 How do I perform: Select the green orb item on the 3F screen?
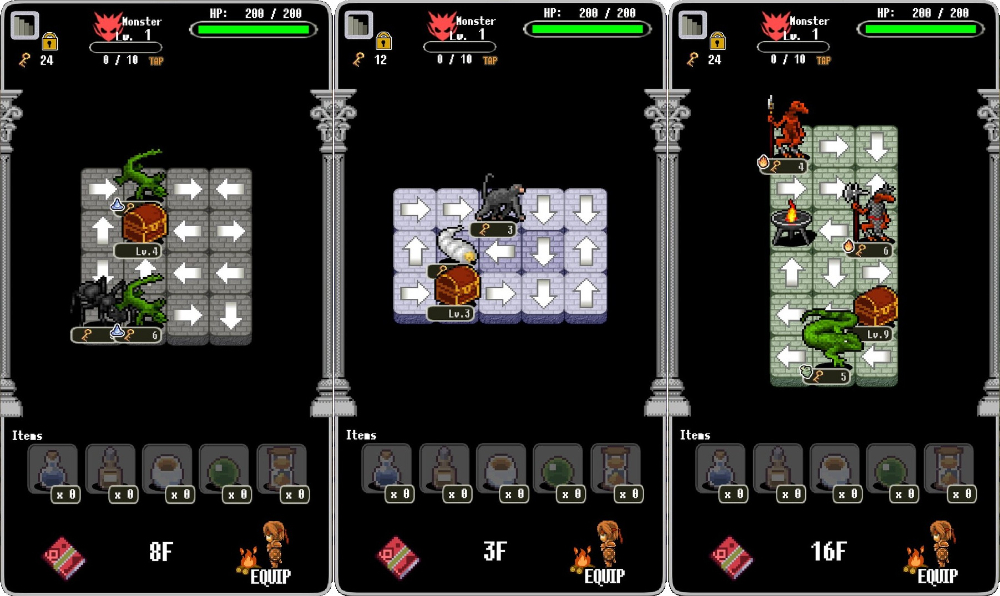pyautogui.click(x=558, y=470)
